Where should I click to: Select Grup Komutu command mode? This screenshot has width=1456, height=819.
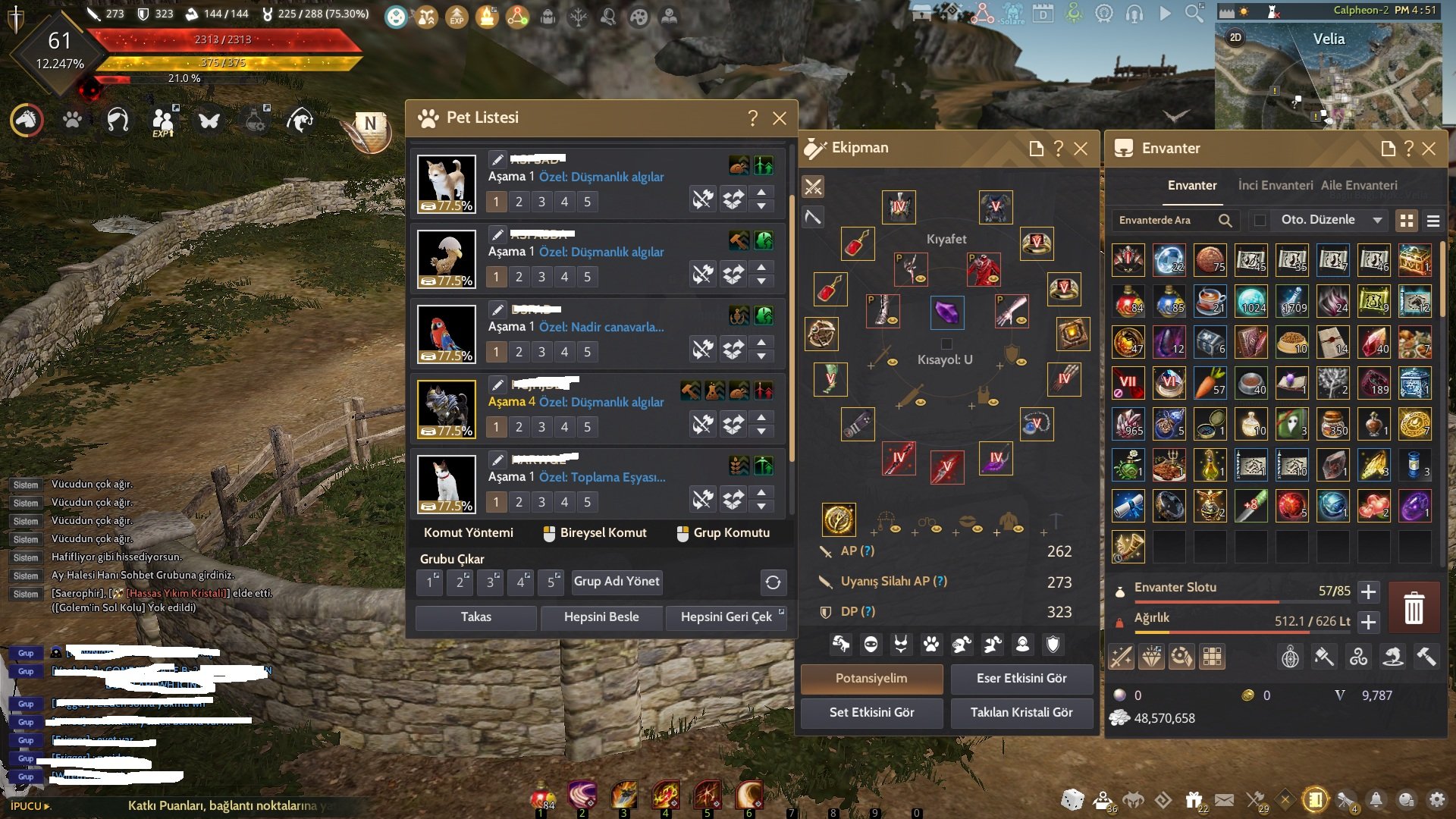723,533
